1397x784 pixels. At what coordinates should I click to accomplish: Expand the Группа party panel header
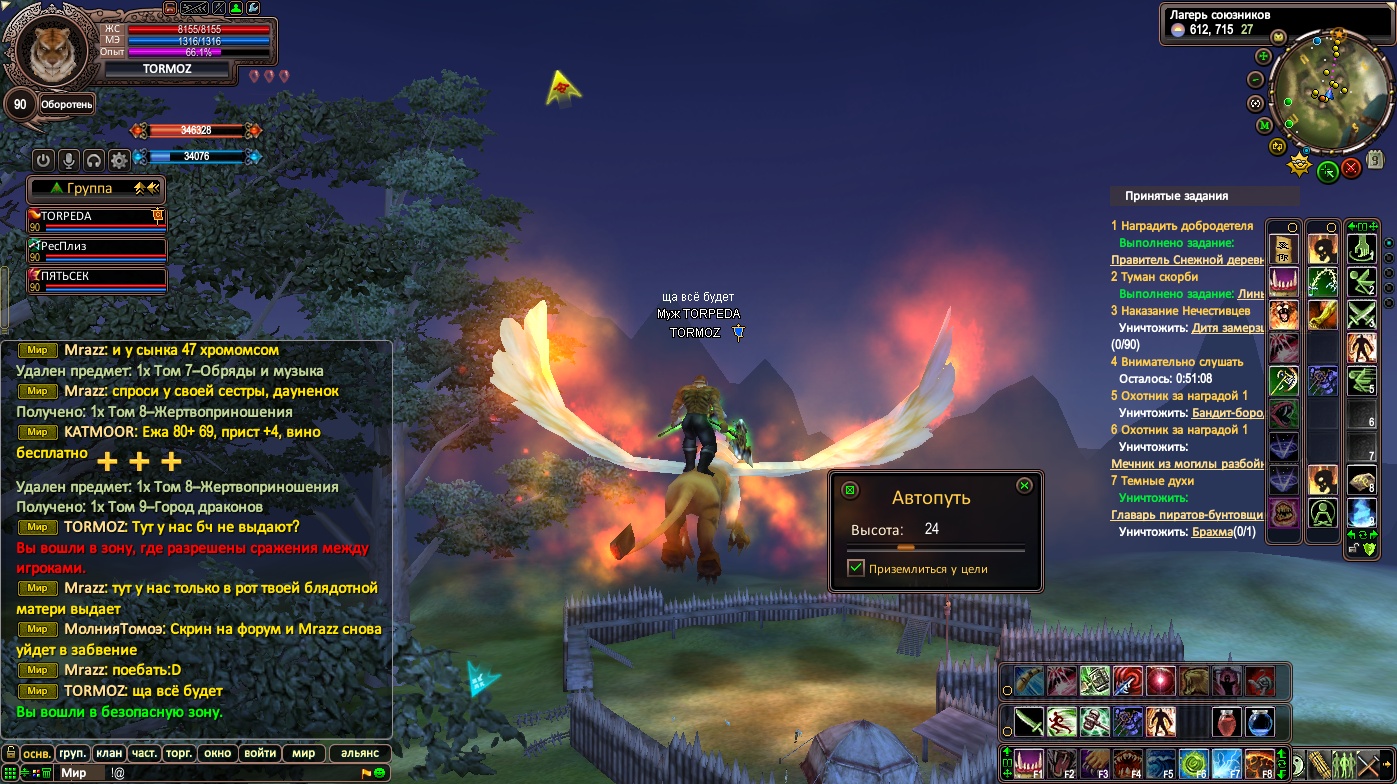pos(95,188)
